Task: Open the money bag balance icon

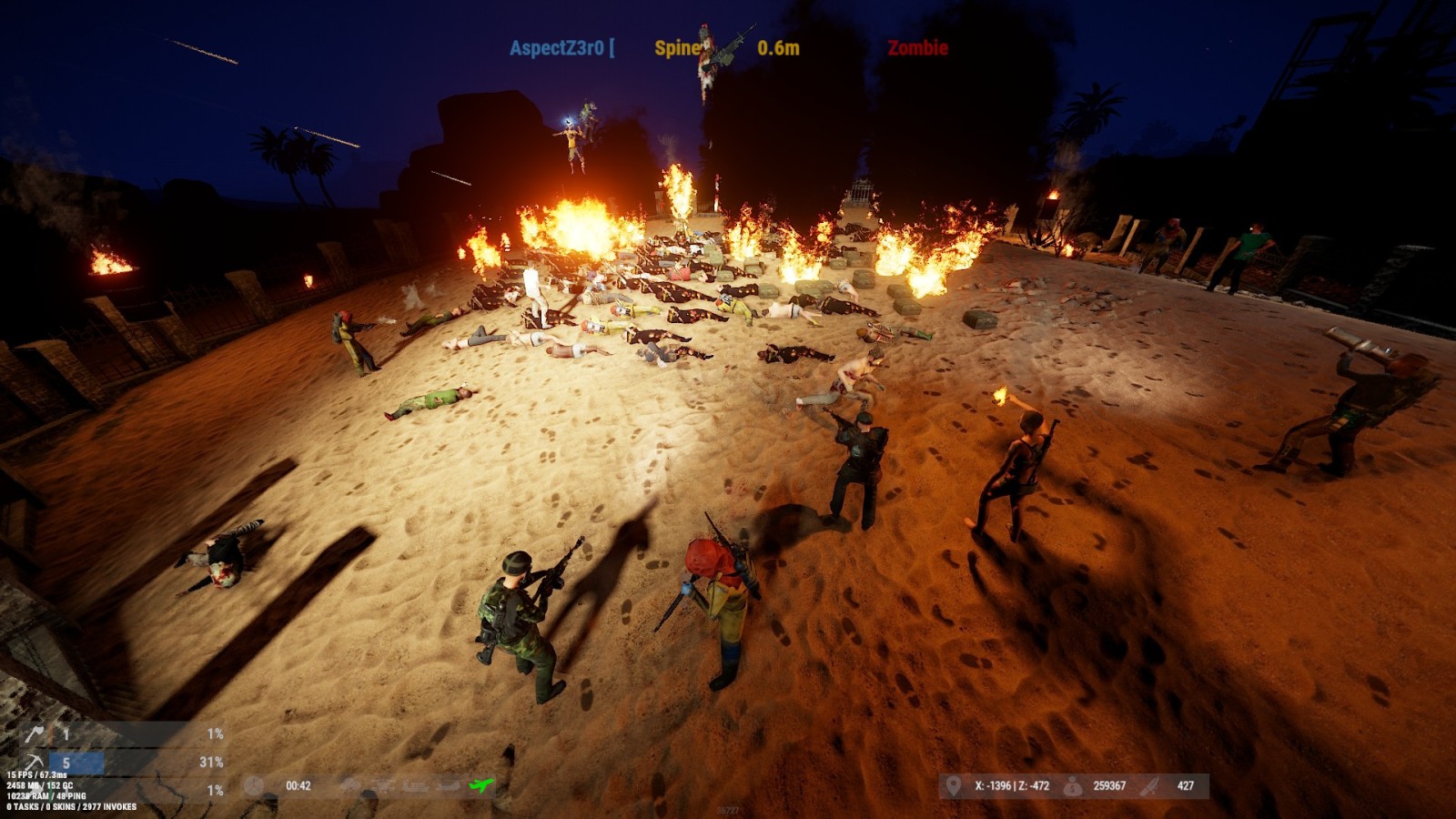Action: (x=1073, y=785)
